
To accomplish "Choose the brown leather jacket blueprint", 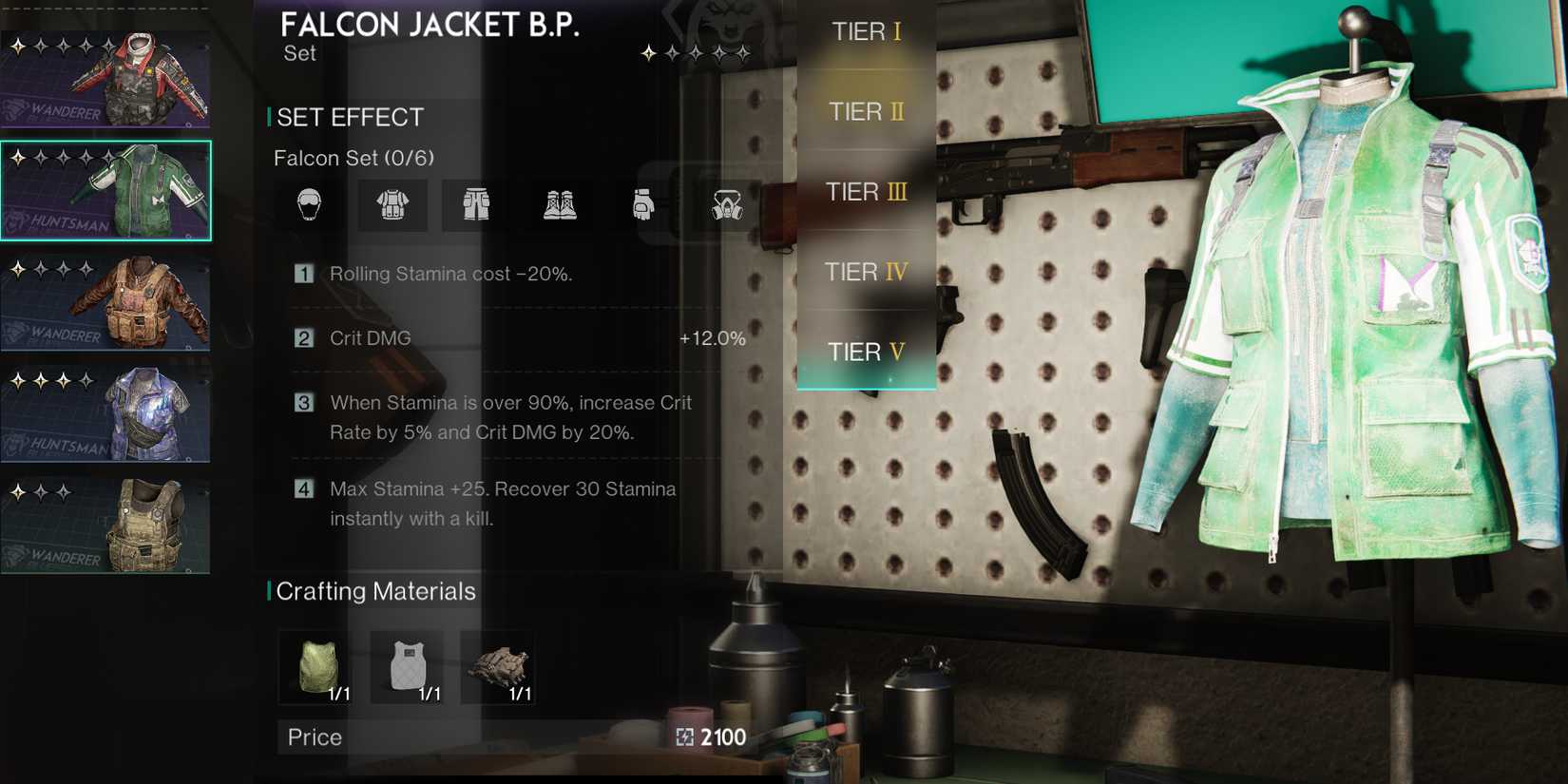I will (x=105, y=302).
